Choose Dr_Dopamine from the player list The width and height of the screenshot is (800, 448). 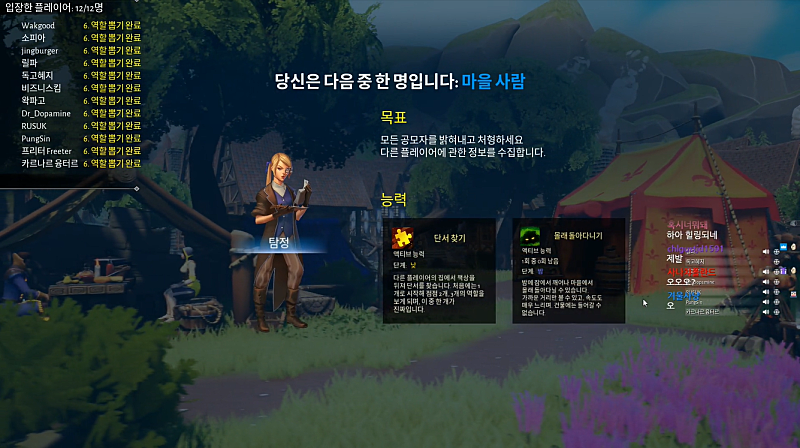(x=47, y=113)
